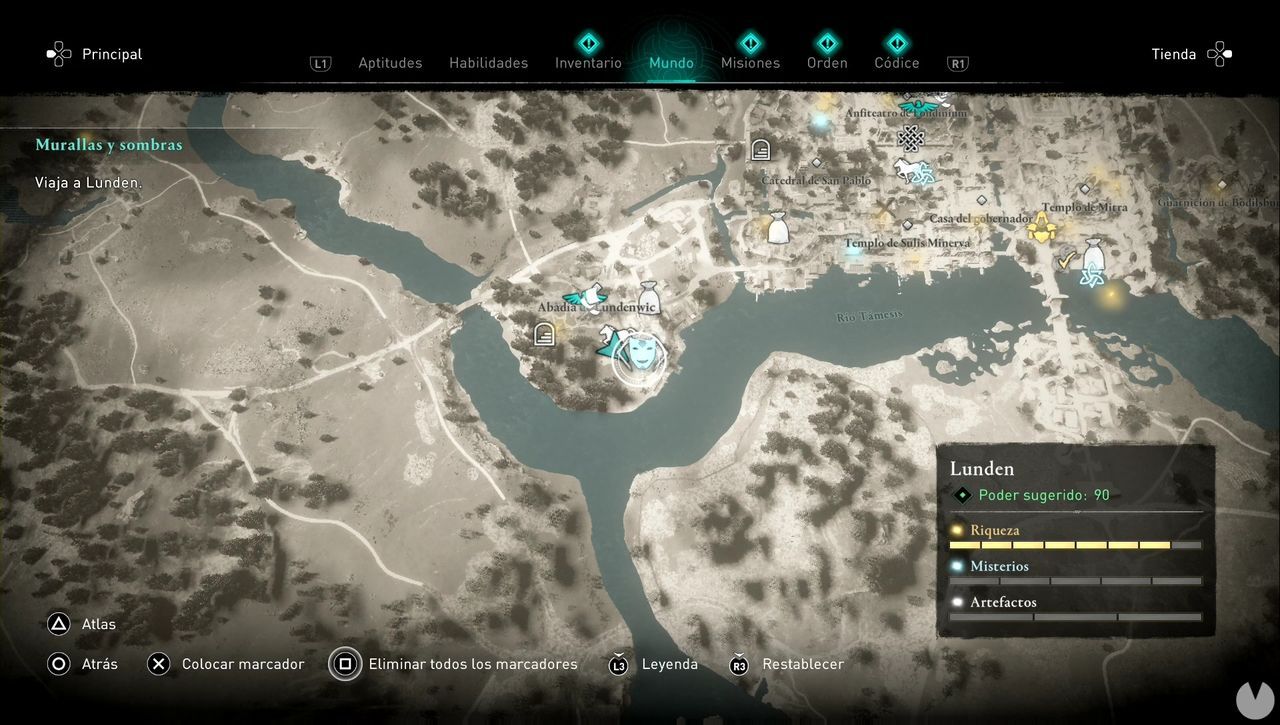Click the horse stable icon near the Anfiteatro

point(905,168)
